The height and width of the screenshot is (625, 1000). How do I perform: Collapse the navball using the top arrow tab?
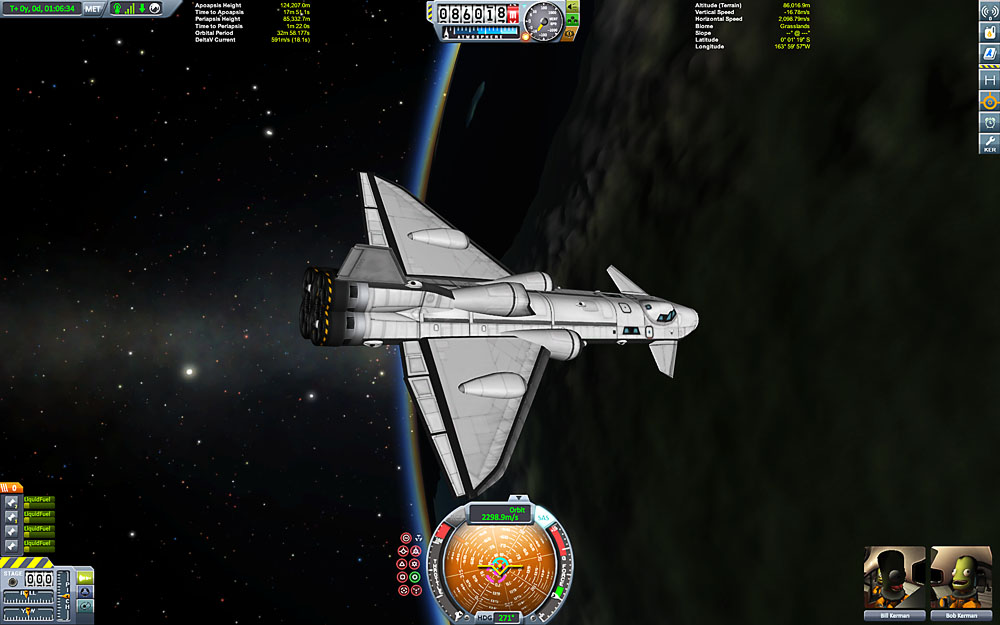click(x=518, y=497)
